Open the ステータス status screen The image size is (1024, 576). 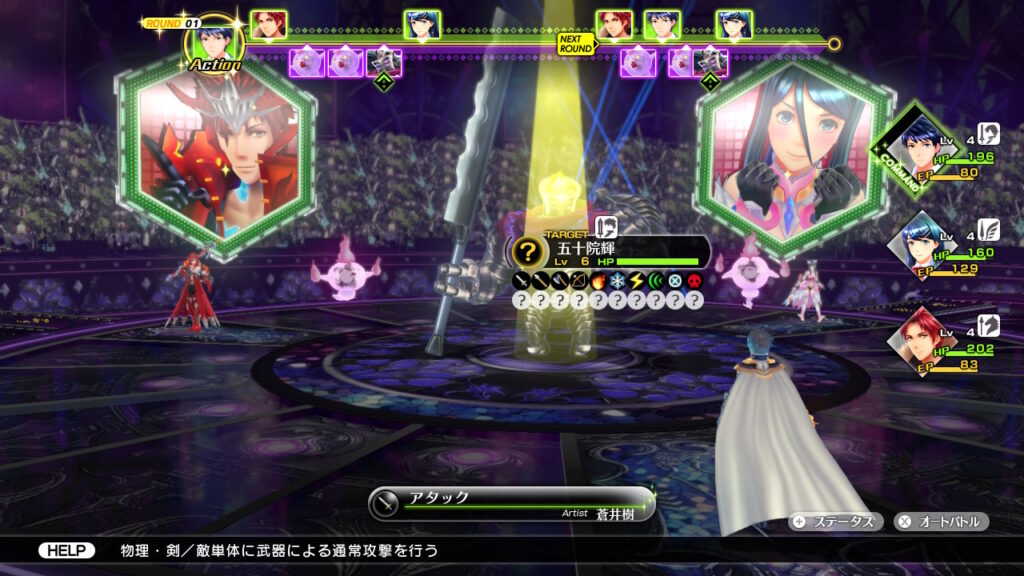coord(834,521)
